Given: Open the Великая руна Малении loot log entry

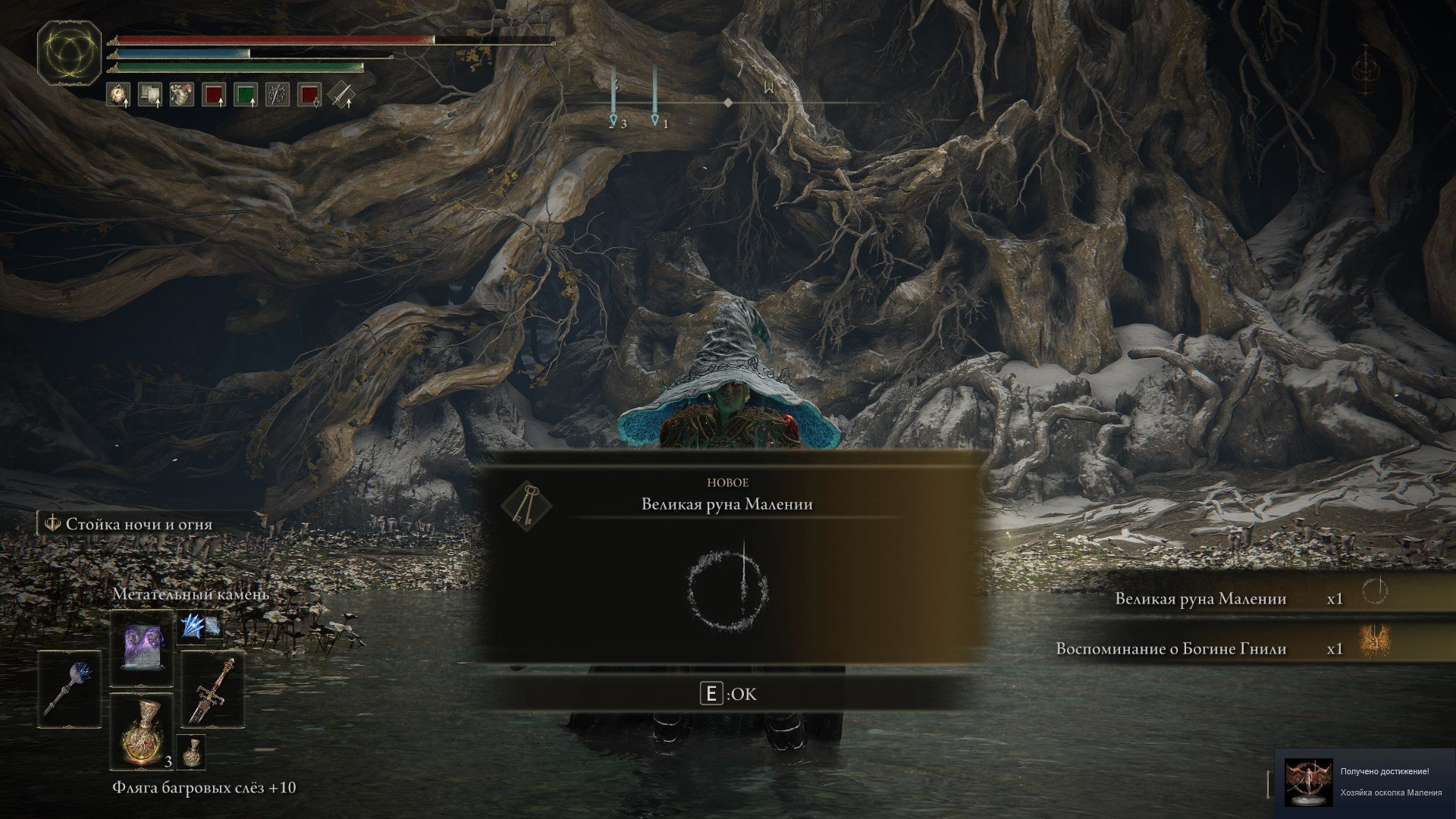Looking at the screenshot, I should pos(1200,599).
